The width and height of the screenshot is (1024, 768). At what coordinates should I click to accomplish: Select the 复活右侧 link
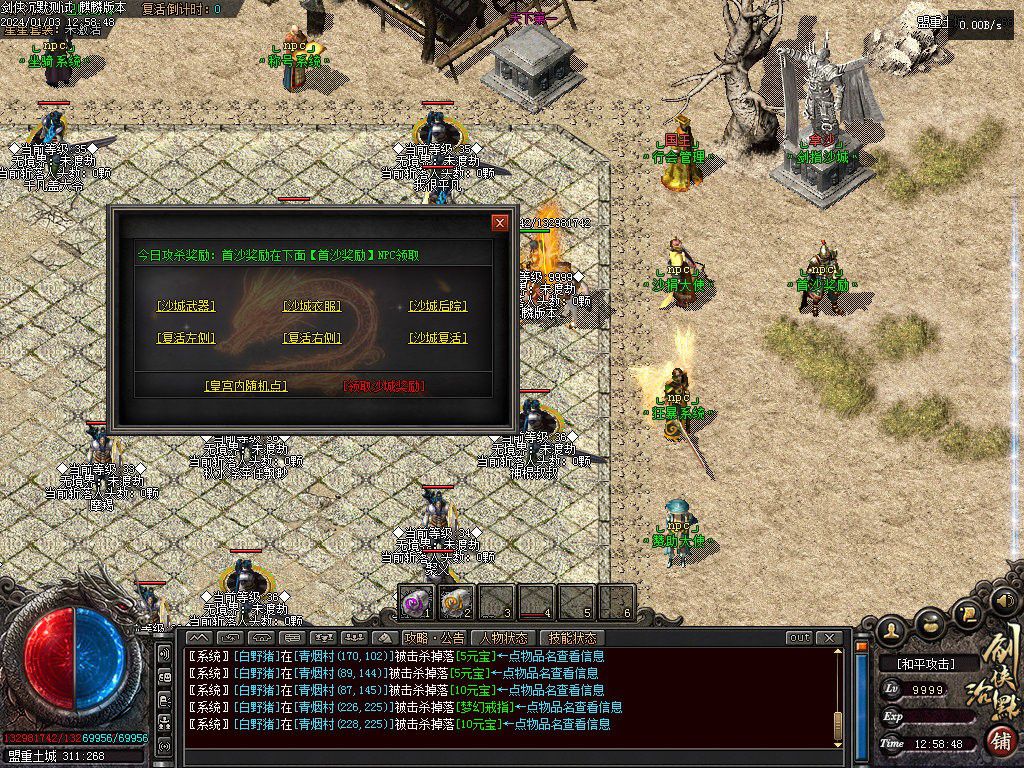[312, 338]
